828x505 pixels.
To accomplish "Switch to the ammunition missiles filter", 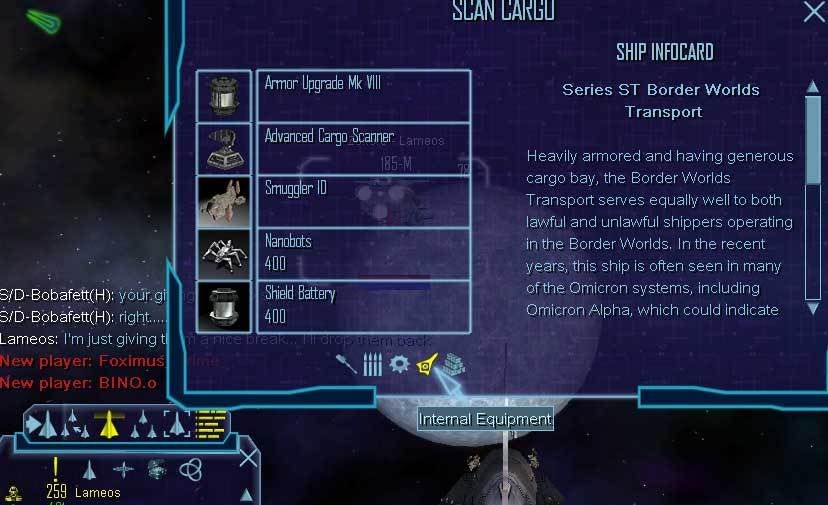I will [x=372, y=364].
